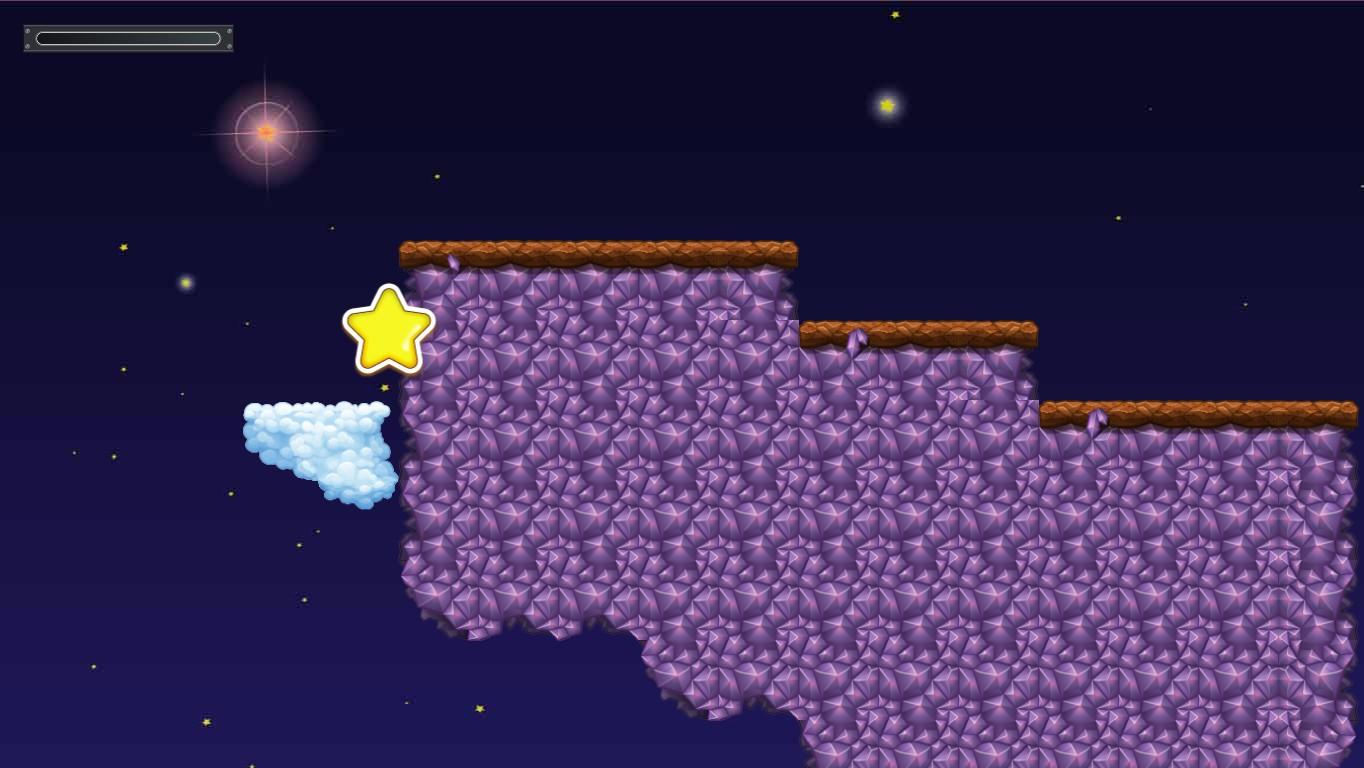
Task: Click the vine on the middle stepped platform
Action: point(855,342)
